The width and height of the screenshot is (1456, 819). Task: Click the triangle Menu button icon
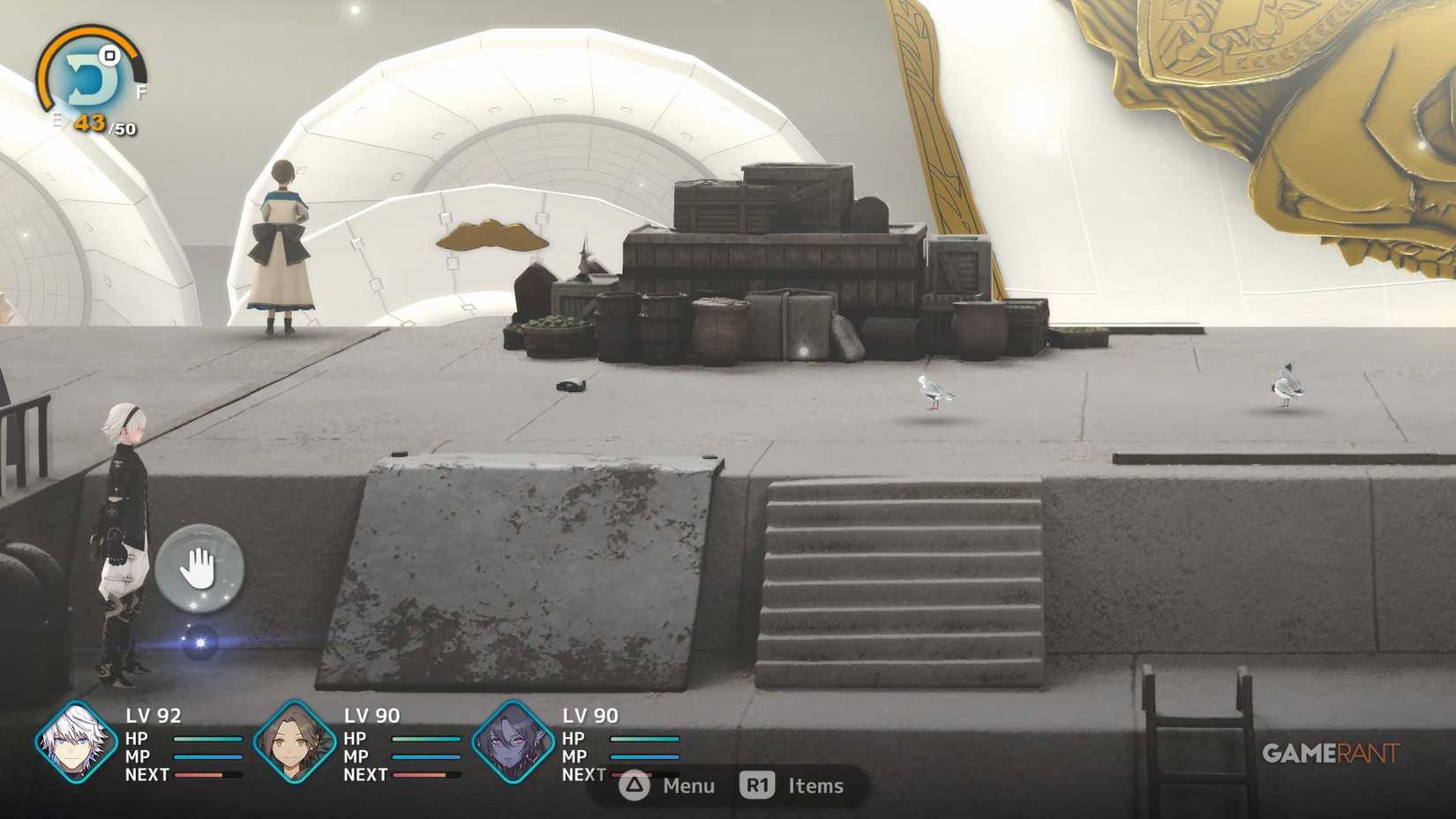pyautogui.click(x=634, y=785)
